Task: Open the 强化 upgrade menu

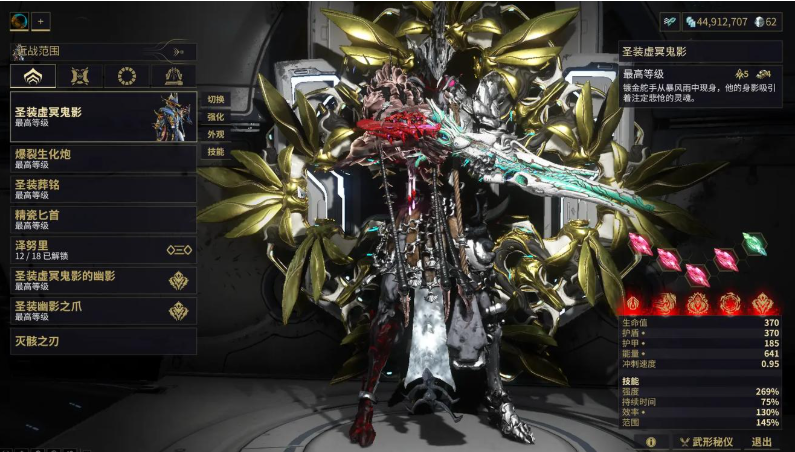Action: click(215, 117)
